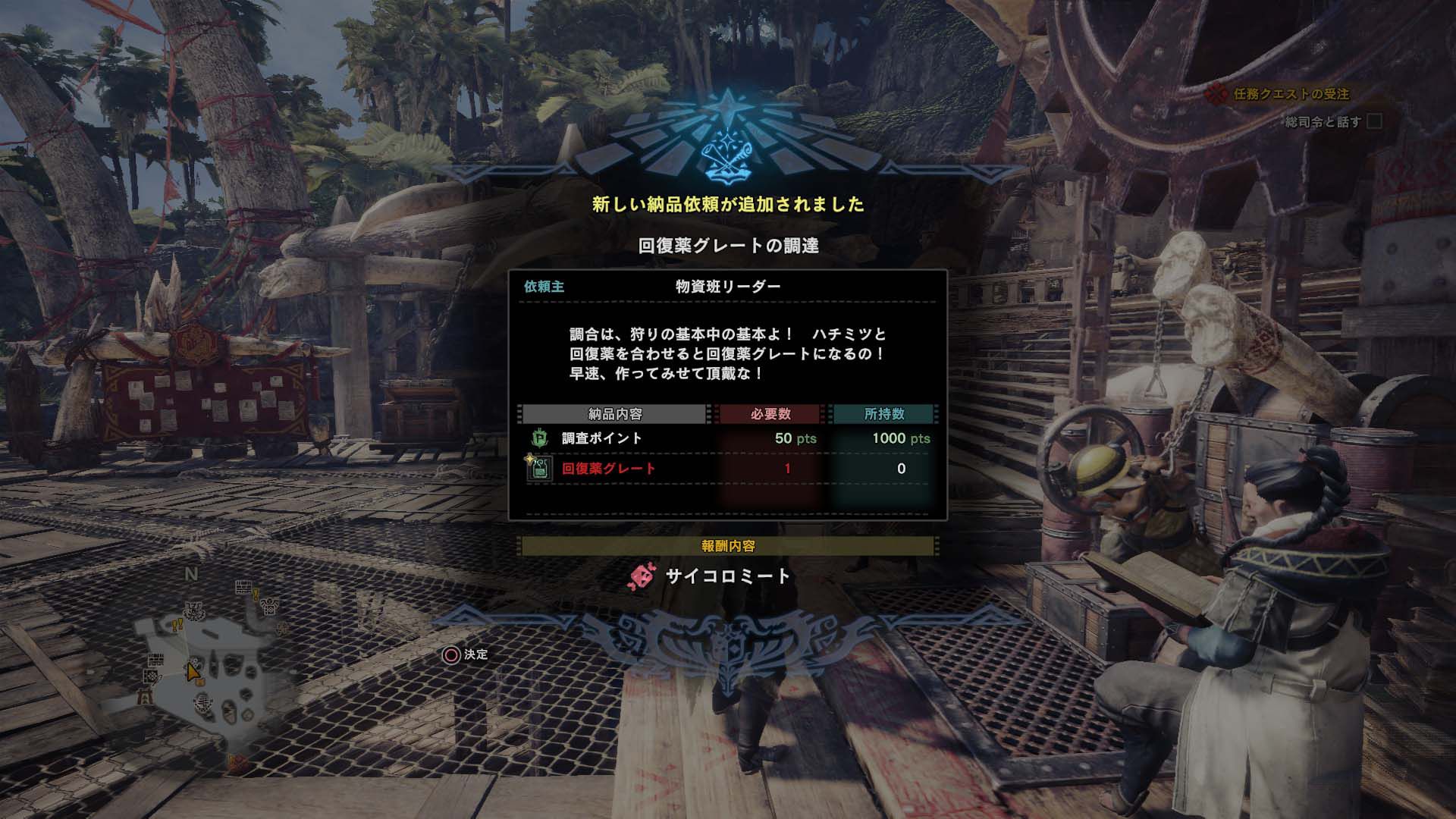Click the smithy icon on the minimap
The height and width of the screenshot is (819, 1456).
coord(151,677)
